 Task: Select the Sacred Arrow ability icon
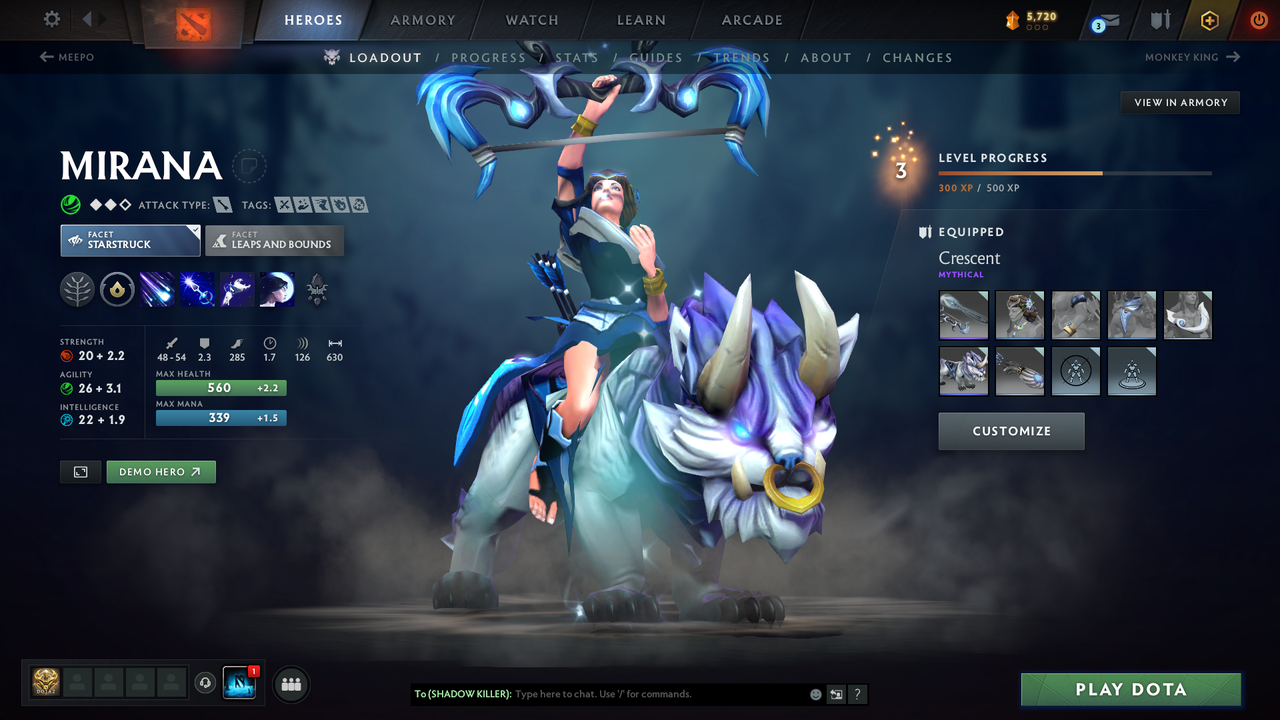tap(196, 289)
